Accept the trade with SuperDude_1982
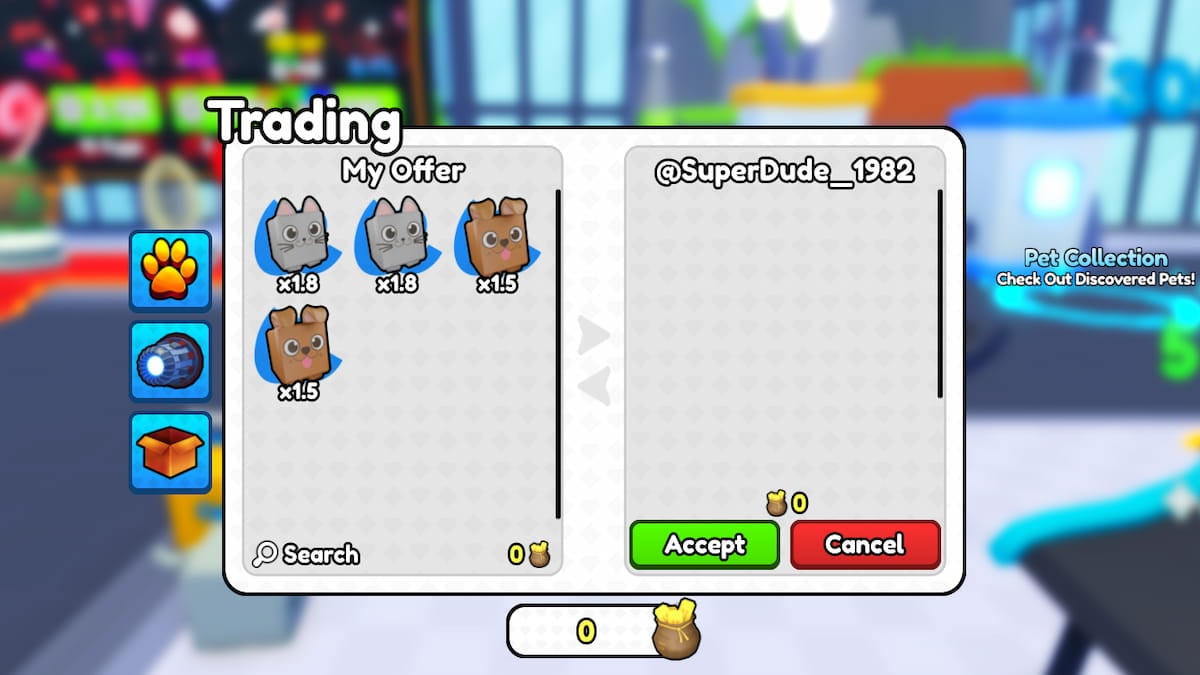This screenshot has width=1200, height=675. pos(704,545)
